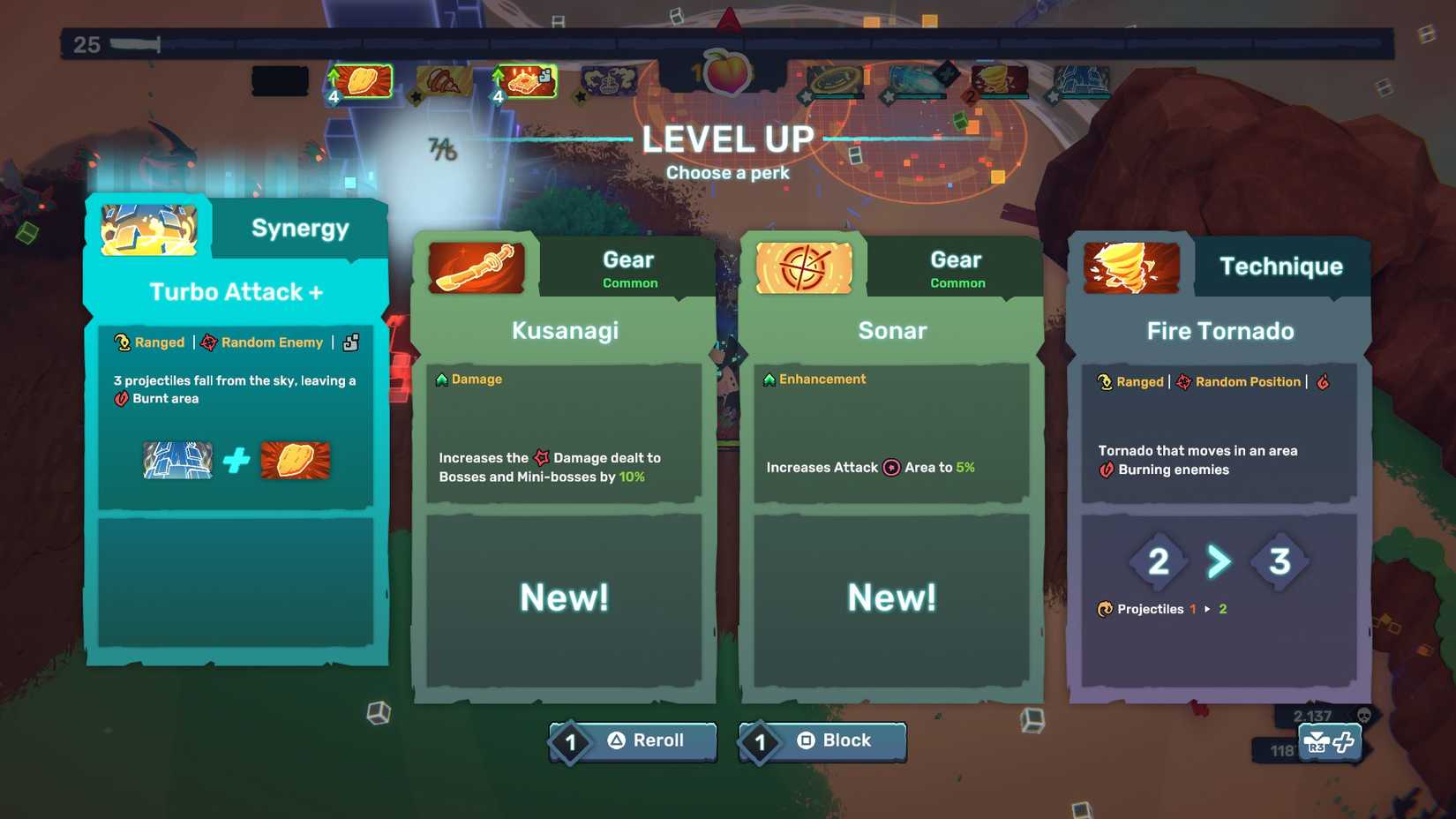The width and height of the screenshot is (1456, 819).
Task: Click the Turbo Attack + synergy icon
Action: tap(147, 228)
